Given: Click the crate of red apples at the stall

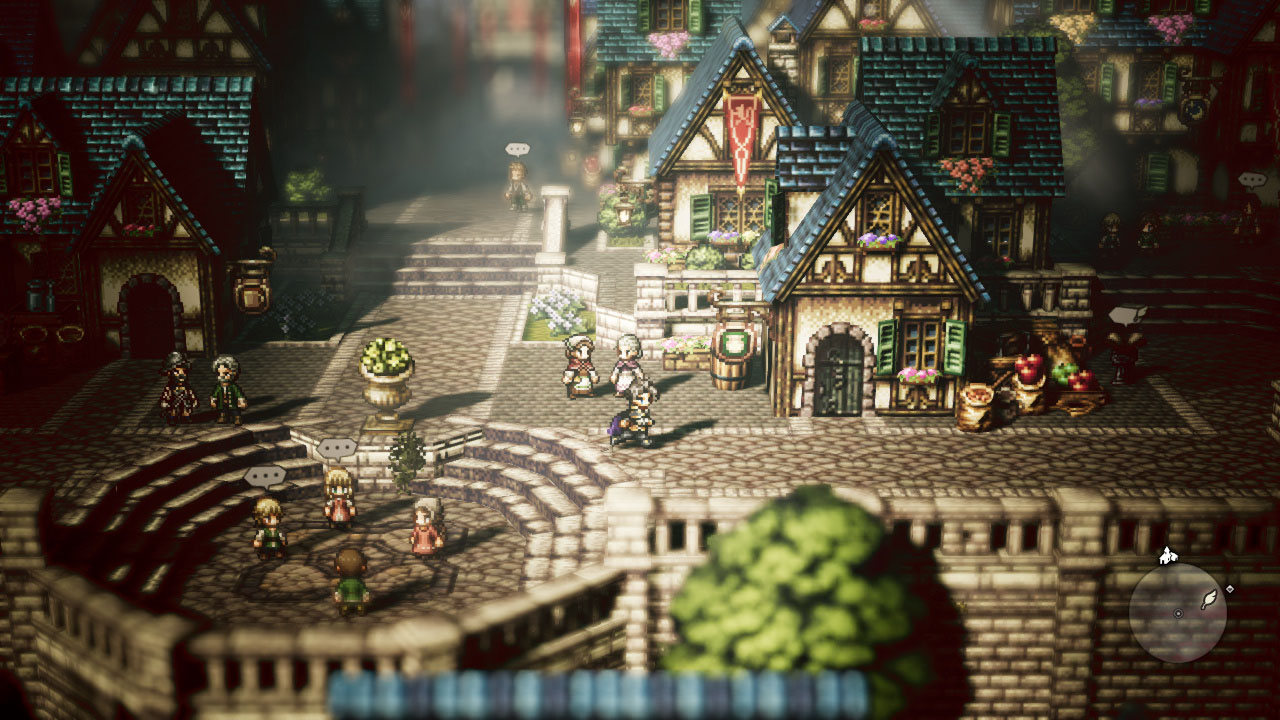Looking at the screenshot, I should point(1029,368).
